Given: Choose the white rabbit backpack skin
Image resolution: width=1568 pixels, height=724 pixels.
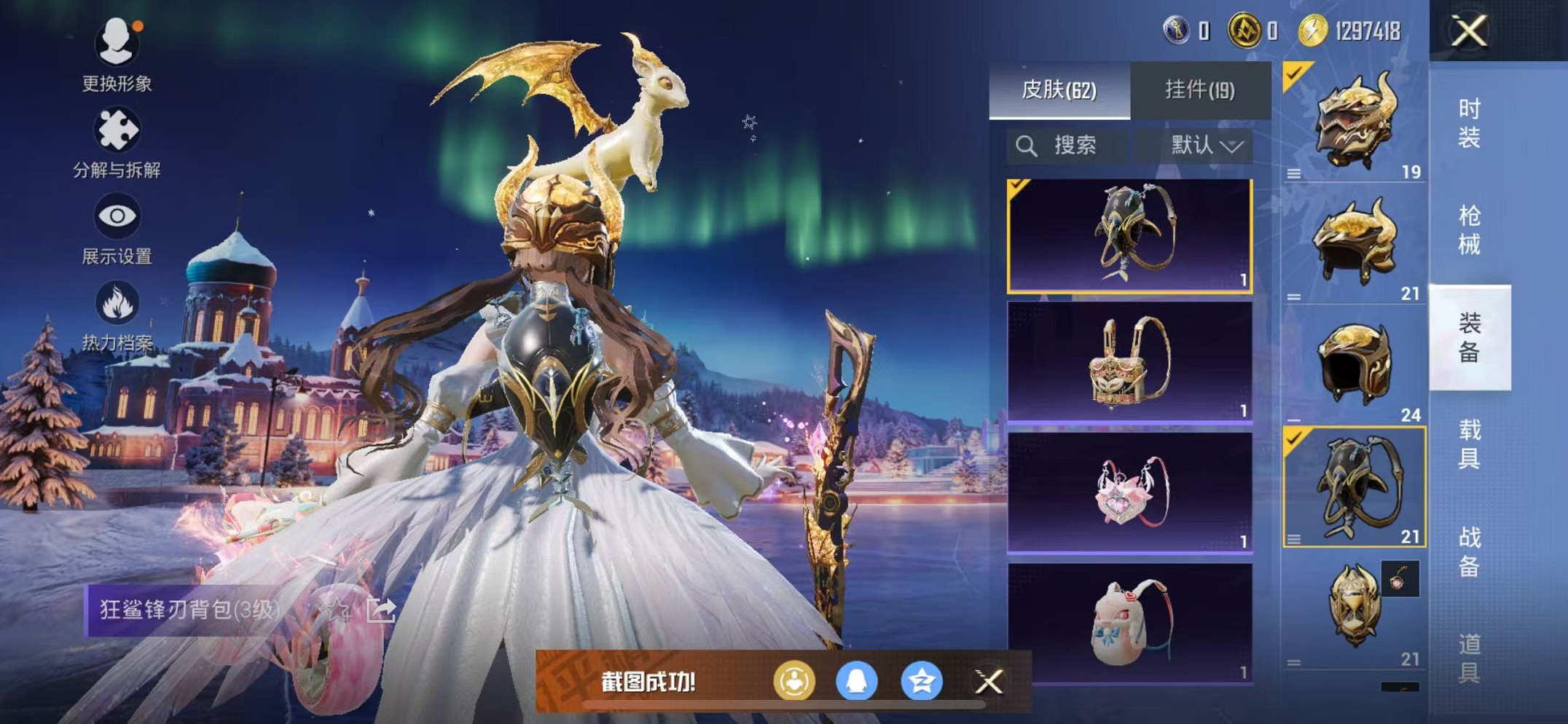Looking at the screenshot, I should (x=1129, y=623).
